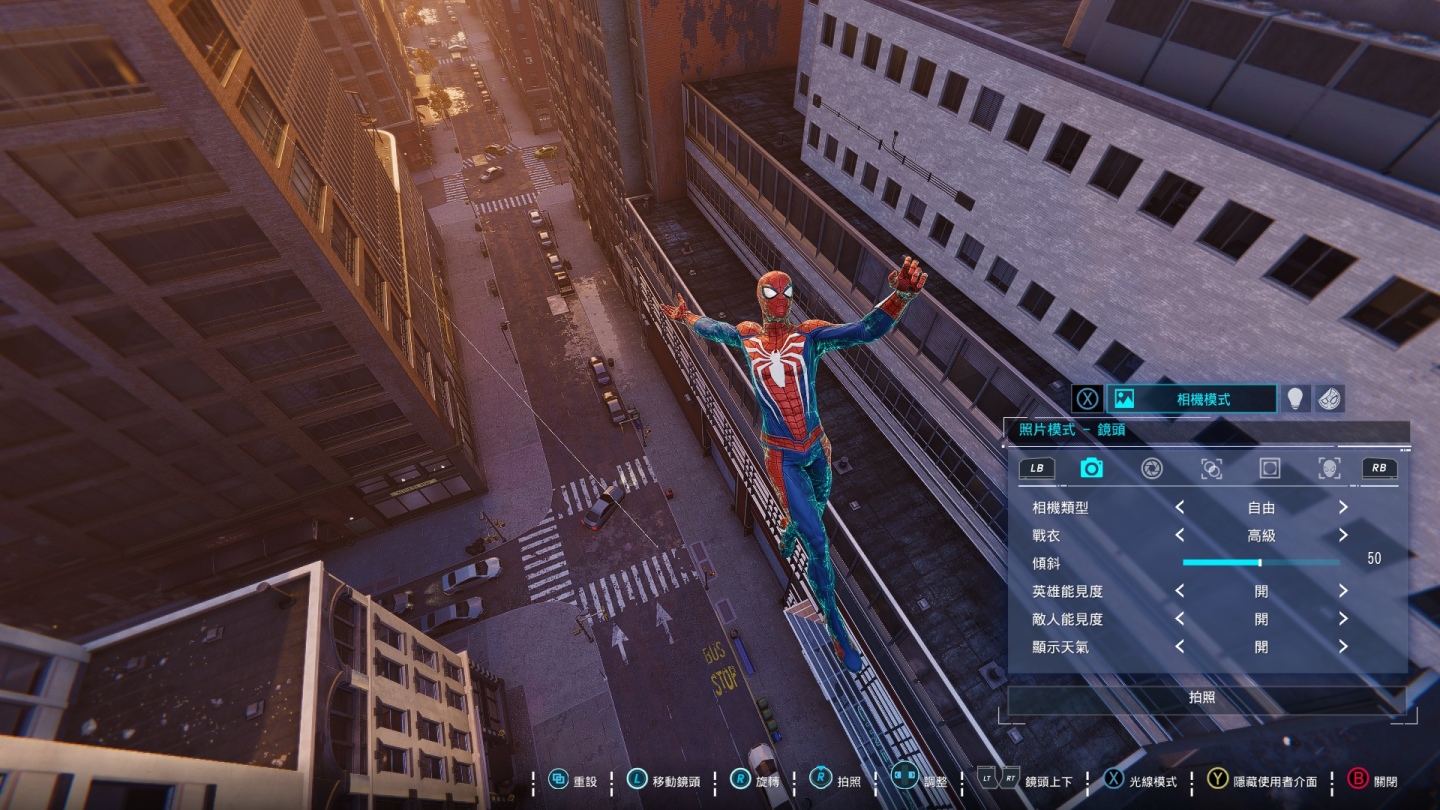
Task: Cycle 戰衣 suit with the left arrow
Action: [x=1180, y=536]
